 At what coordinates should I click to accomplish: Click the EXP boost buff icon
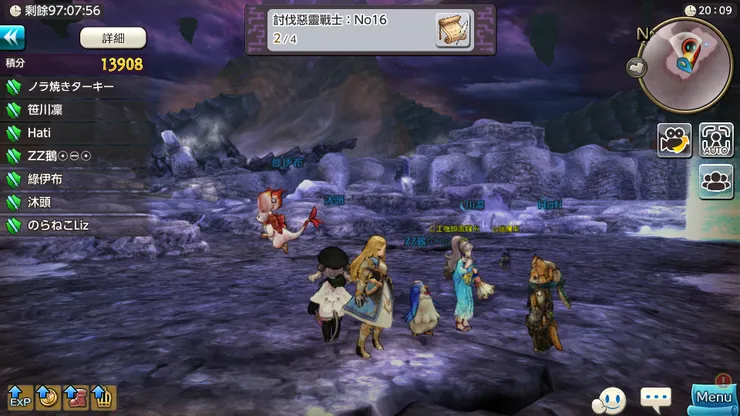(20, 399)
